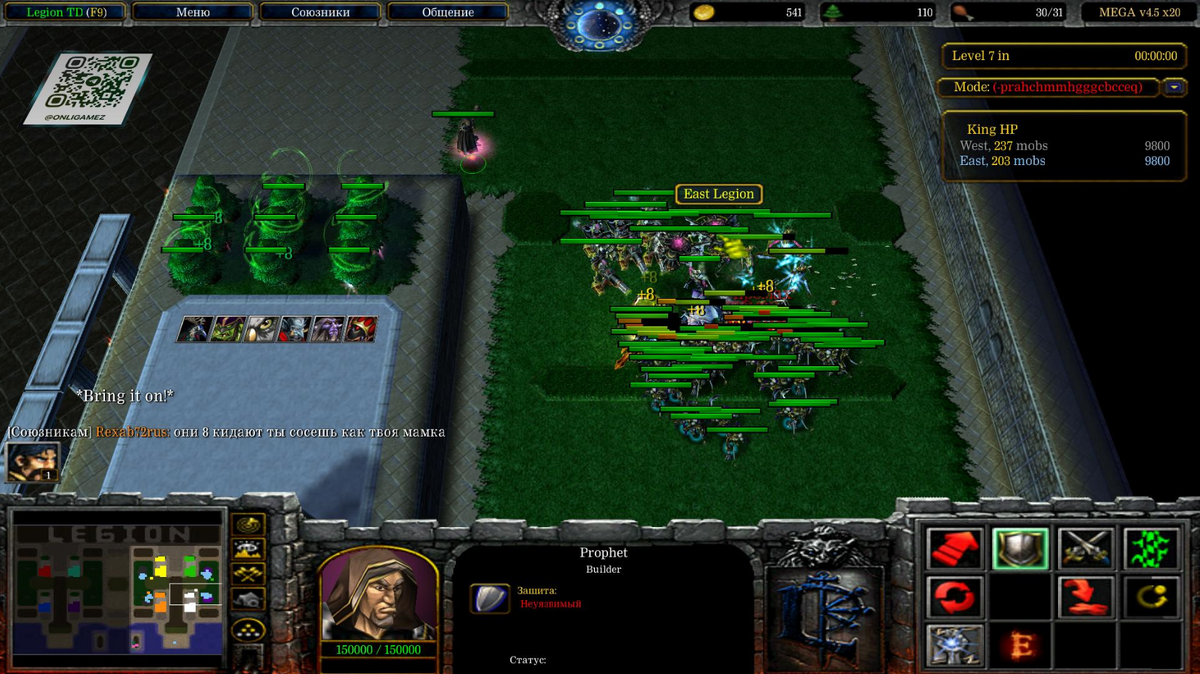Open the Общение chat log menu
Screen dimensions: 1200x674
[448, 13]
